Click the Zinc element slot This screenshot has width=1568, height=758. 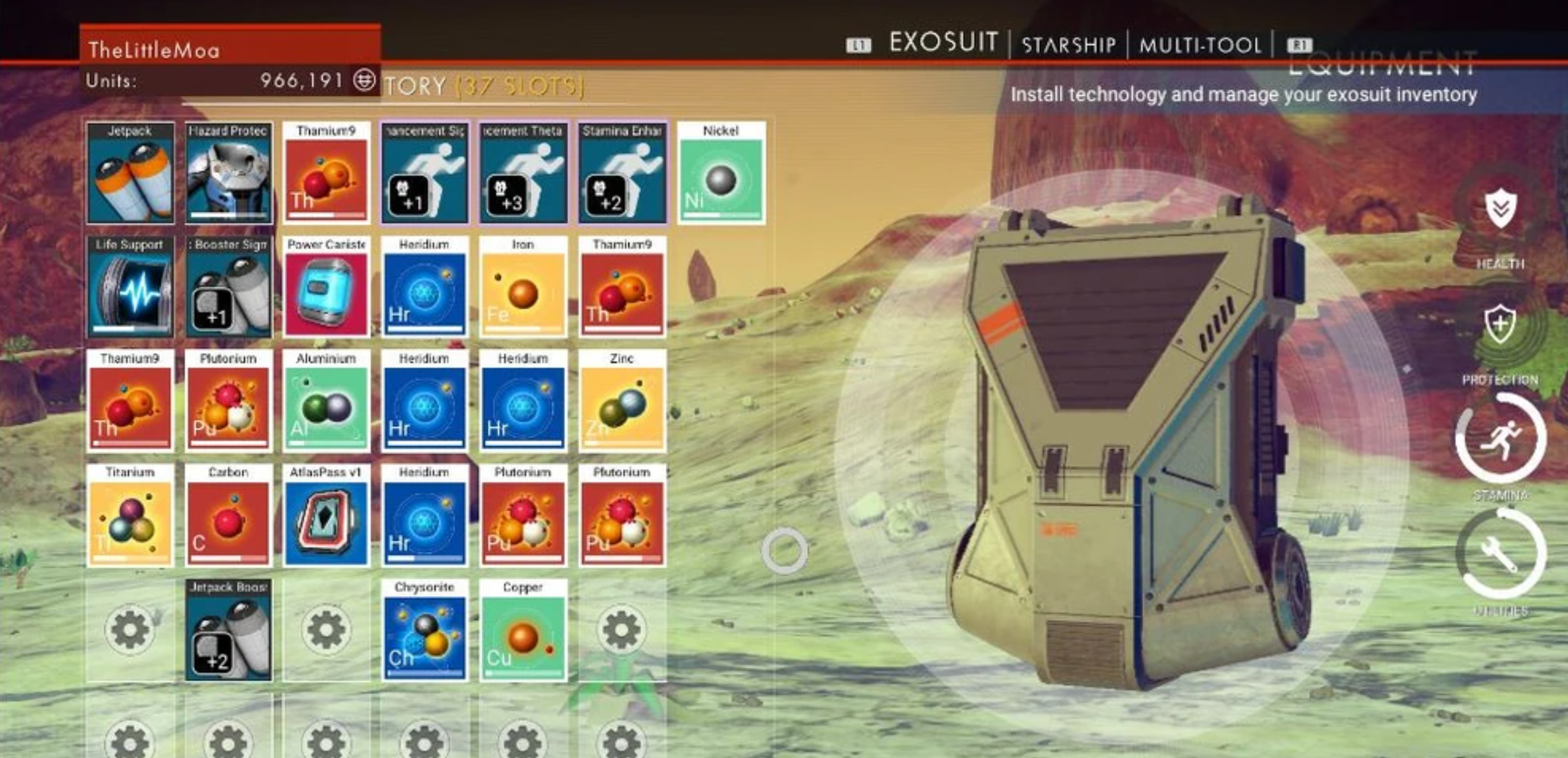(622, 401)
